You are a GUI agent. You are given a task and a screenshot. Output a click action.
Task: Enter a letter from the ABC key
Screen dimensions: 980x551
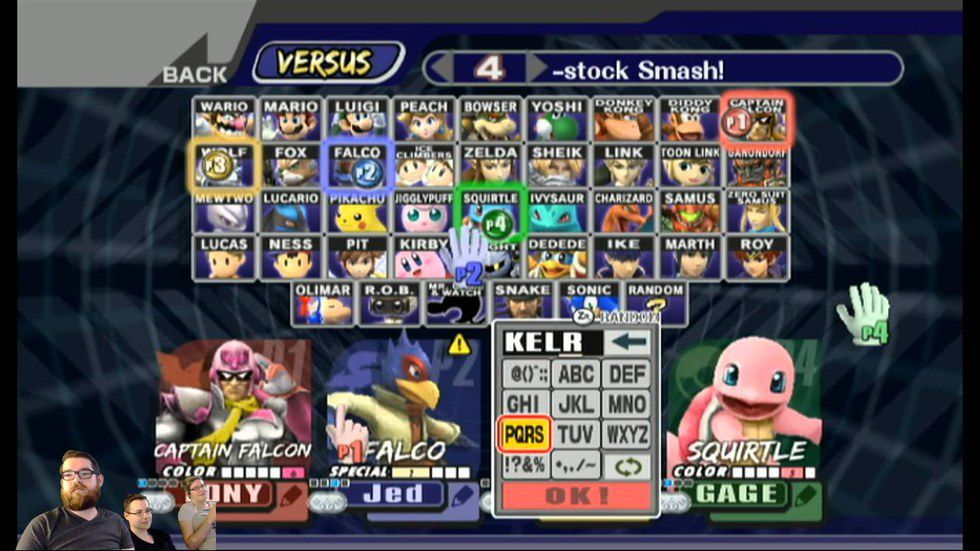(x=576, y=374)
